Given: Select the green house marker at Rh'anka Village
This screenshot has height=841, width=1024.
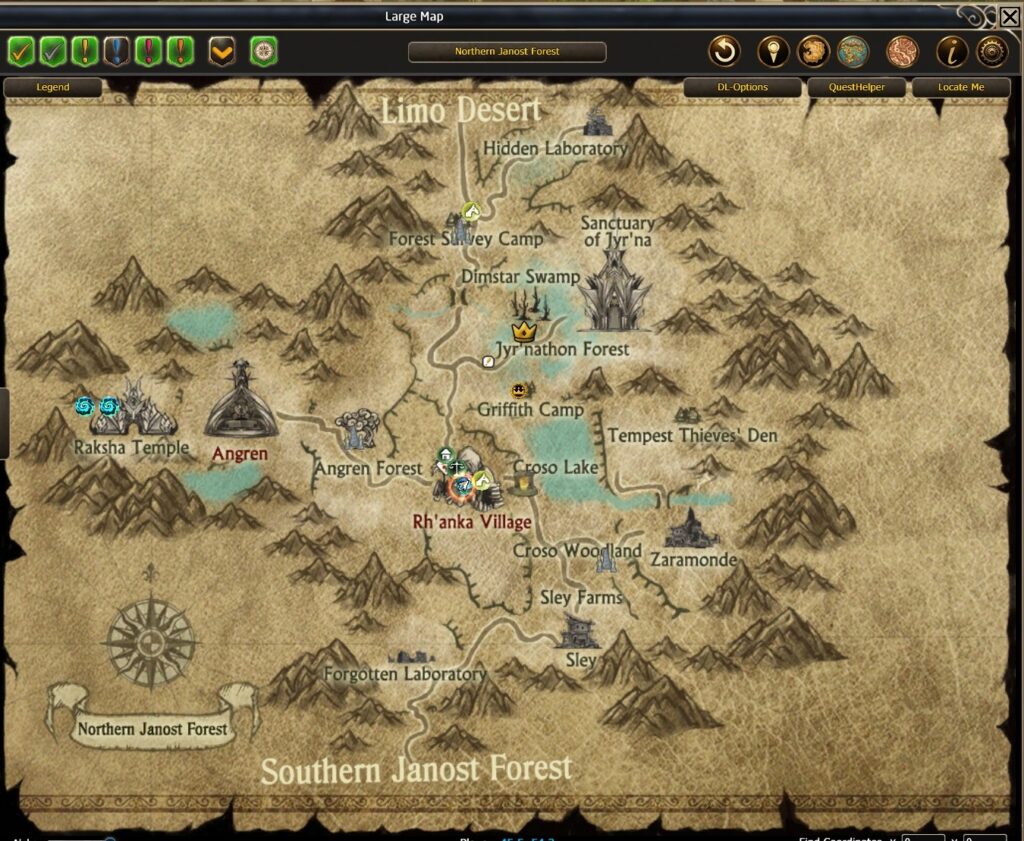Looking at the screenshot, I should click(x=445, y=456).
